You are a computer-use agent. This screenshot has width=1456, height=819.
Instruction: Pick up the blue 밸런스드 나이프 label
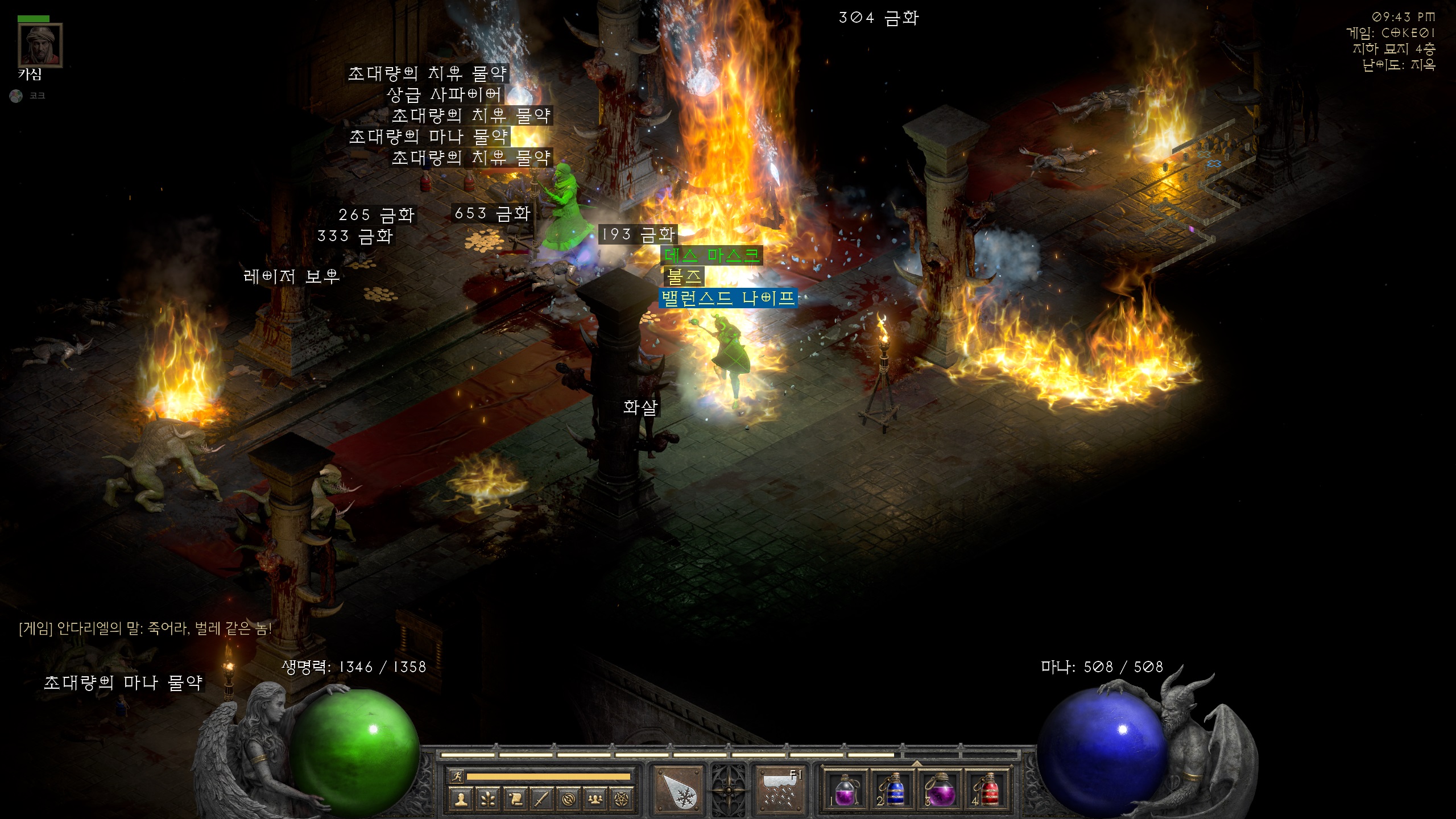tap(728, 298)
